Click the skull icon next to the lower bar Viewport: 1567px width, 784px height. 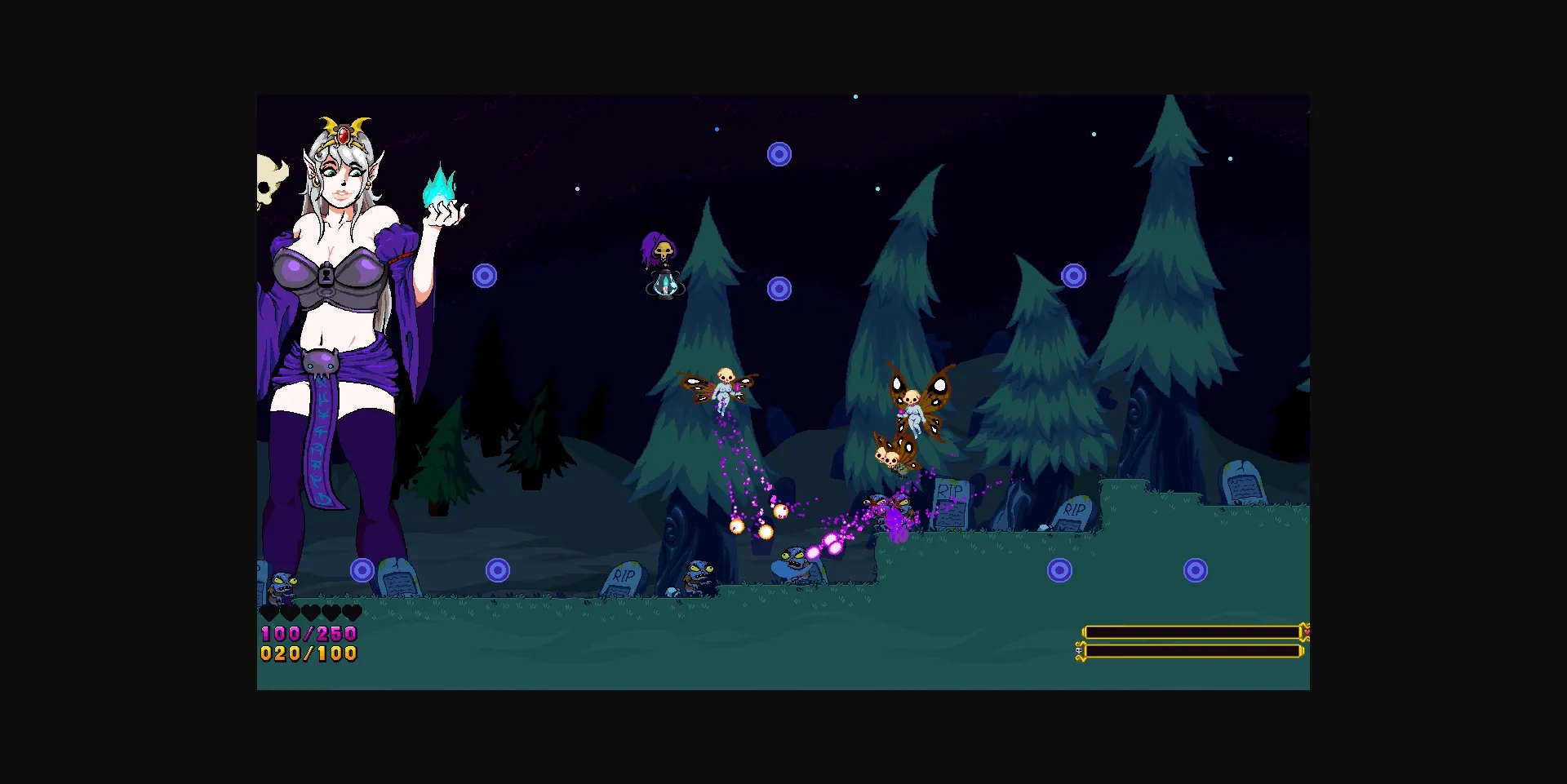click(x=1081, y=650)
